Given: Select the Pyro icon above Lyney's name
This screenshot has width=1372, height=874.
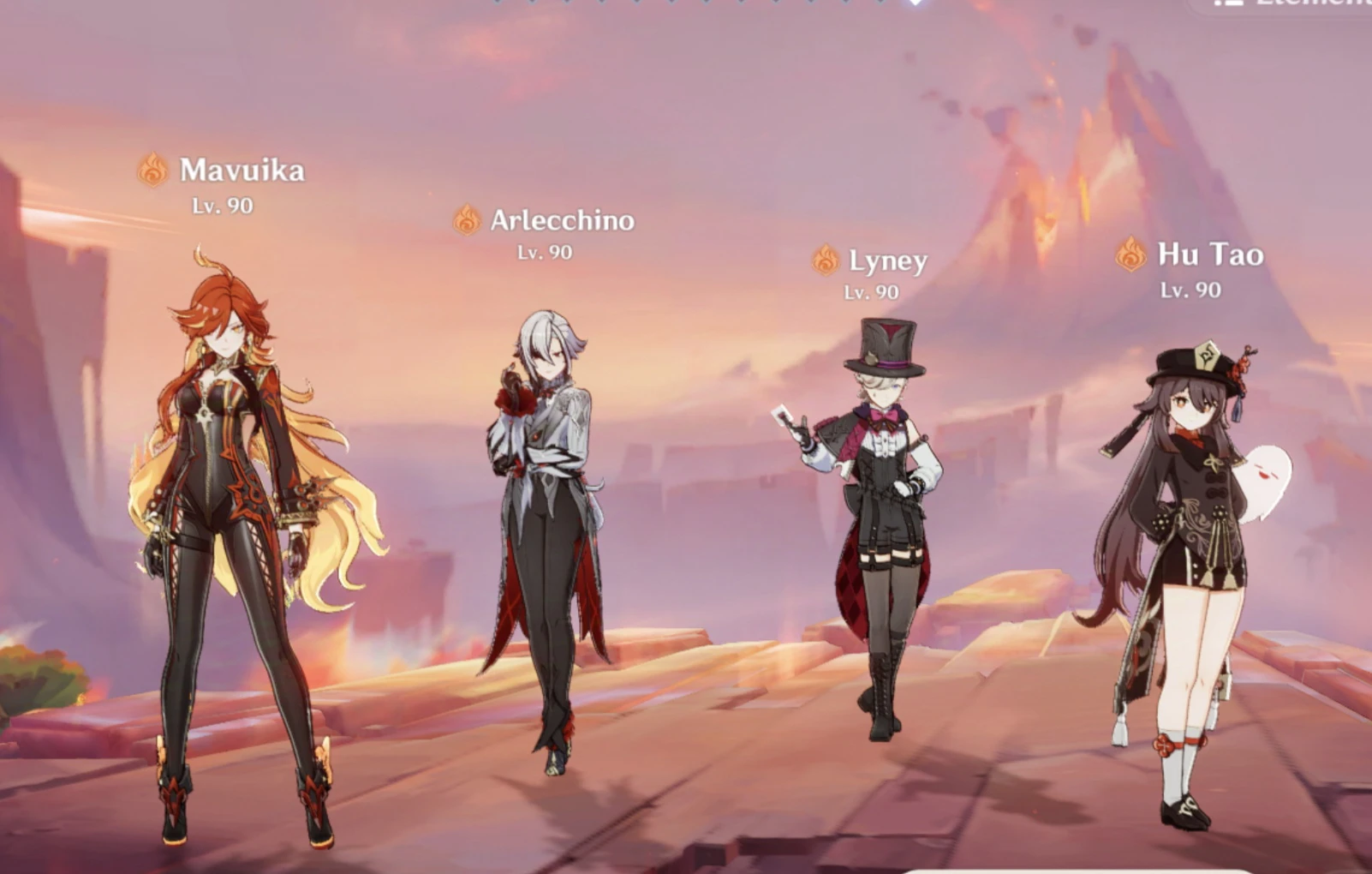Looking at the screenshot, I should pos(826,260).
